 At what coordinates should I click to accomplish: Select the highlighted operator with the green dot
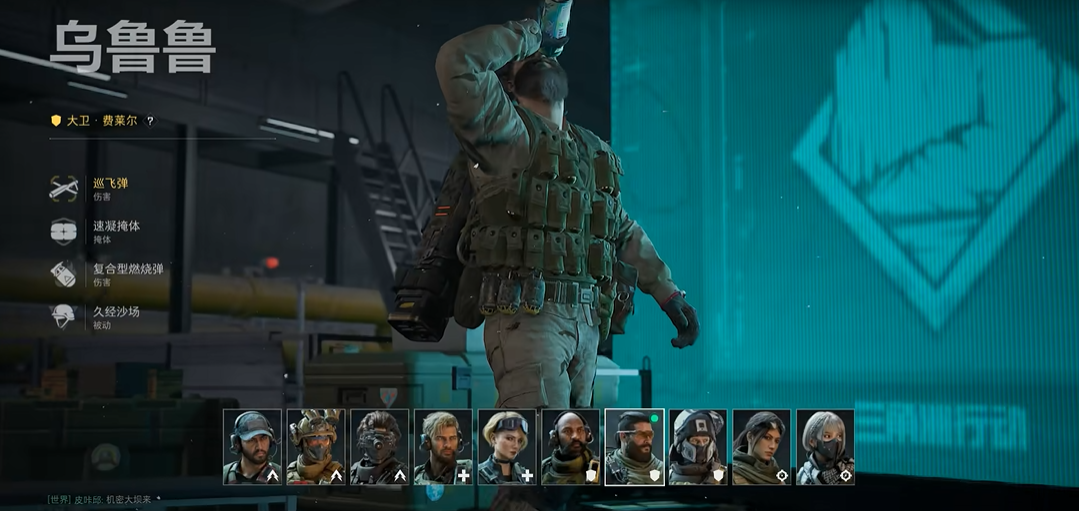[x=634, y=447]
